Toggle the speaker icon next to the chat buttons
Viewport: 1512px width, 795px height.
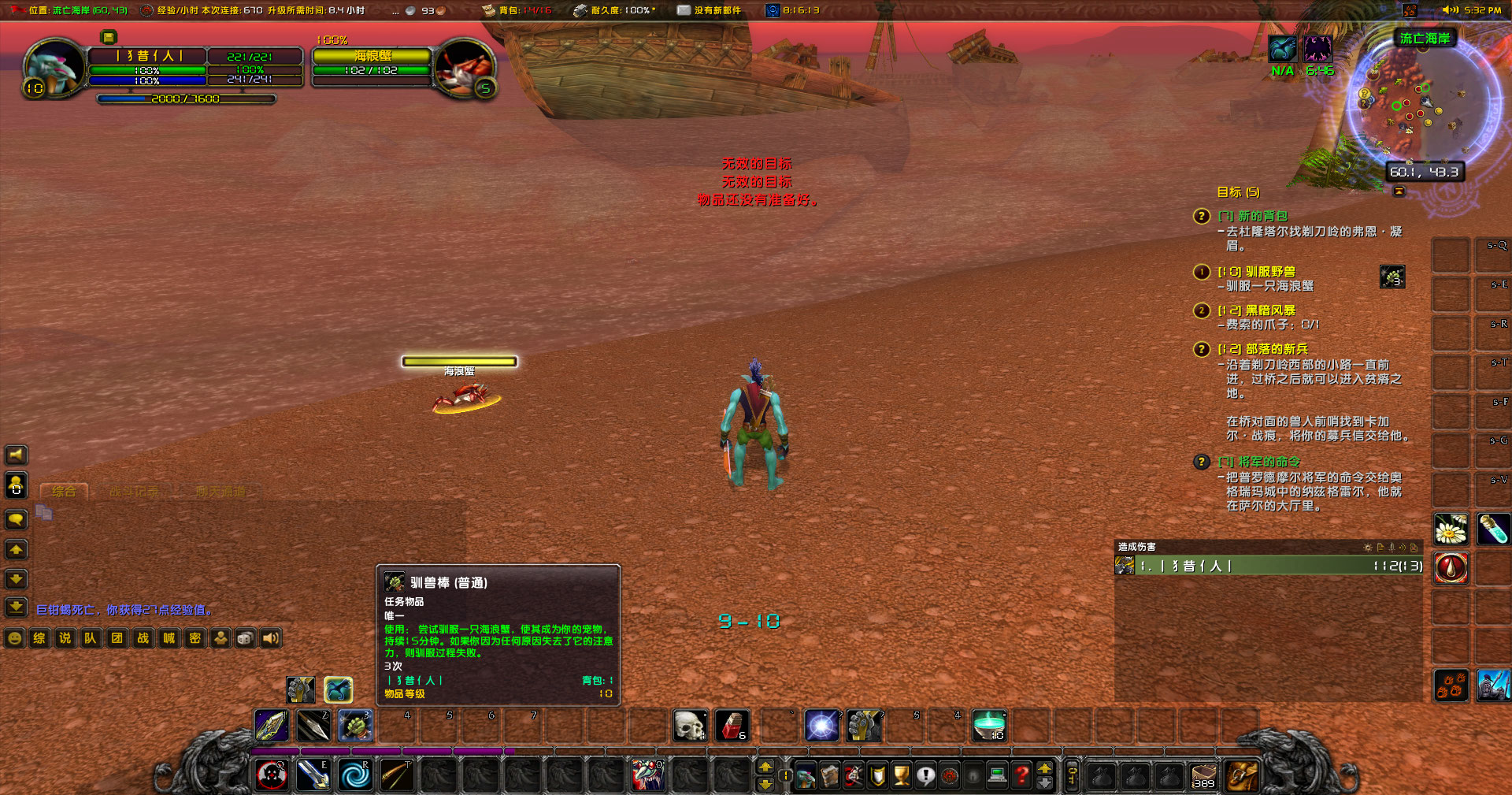click(270, 638)
